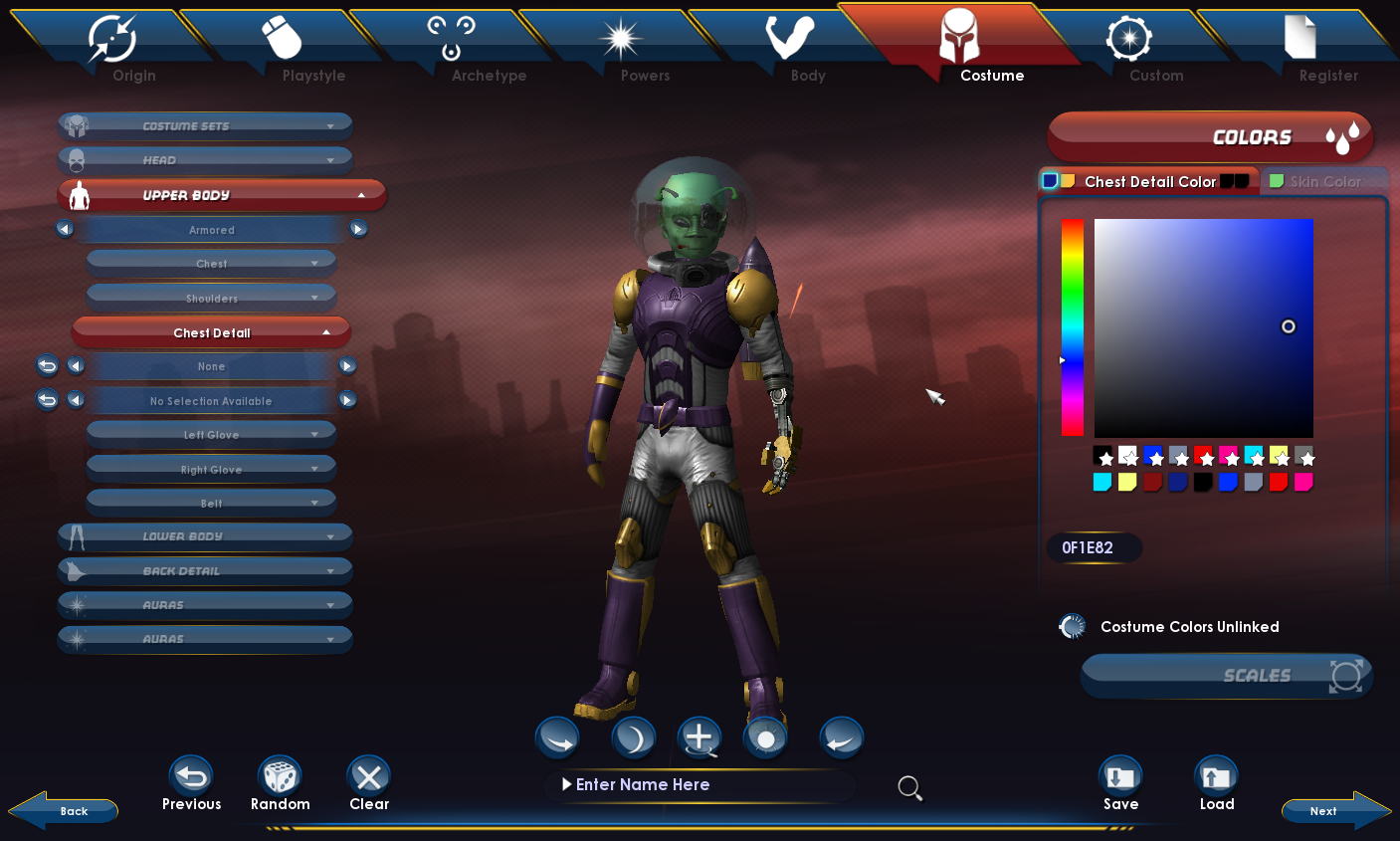The height and width of the screenshot is (841, 1400).
Task: Toggle Costume Colors Unlinked option
Action: point(1073,627)
